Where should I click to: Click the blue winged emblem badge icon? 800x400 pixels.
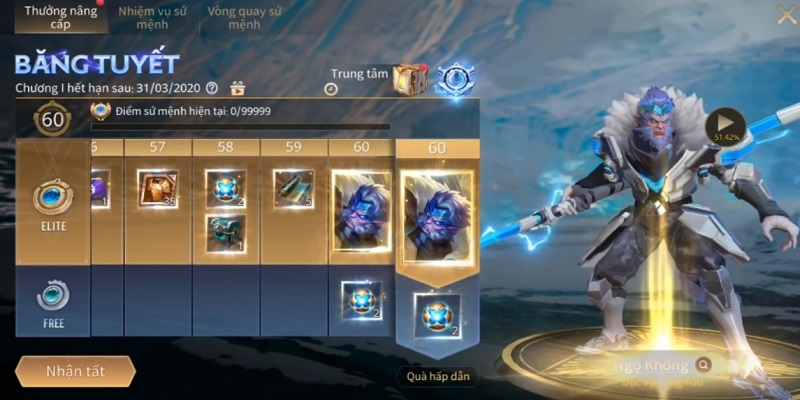pos(456,80)
